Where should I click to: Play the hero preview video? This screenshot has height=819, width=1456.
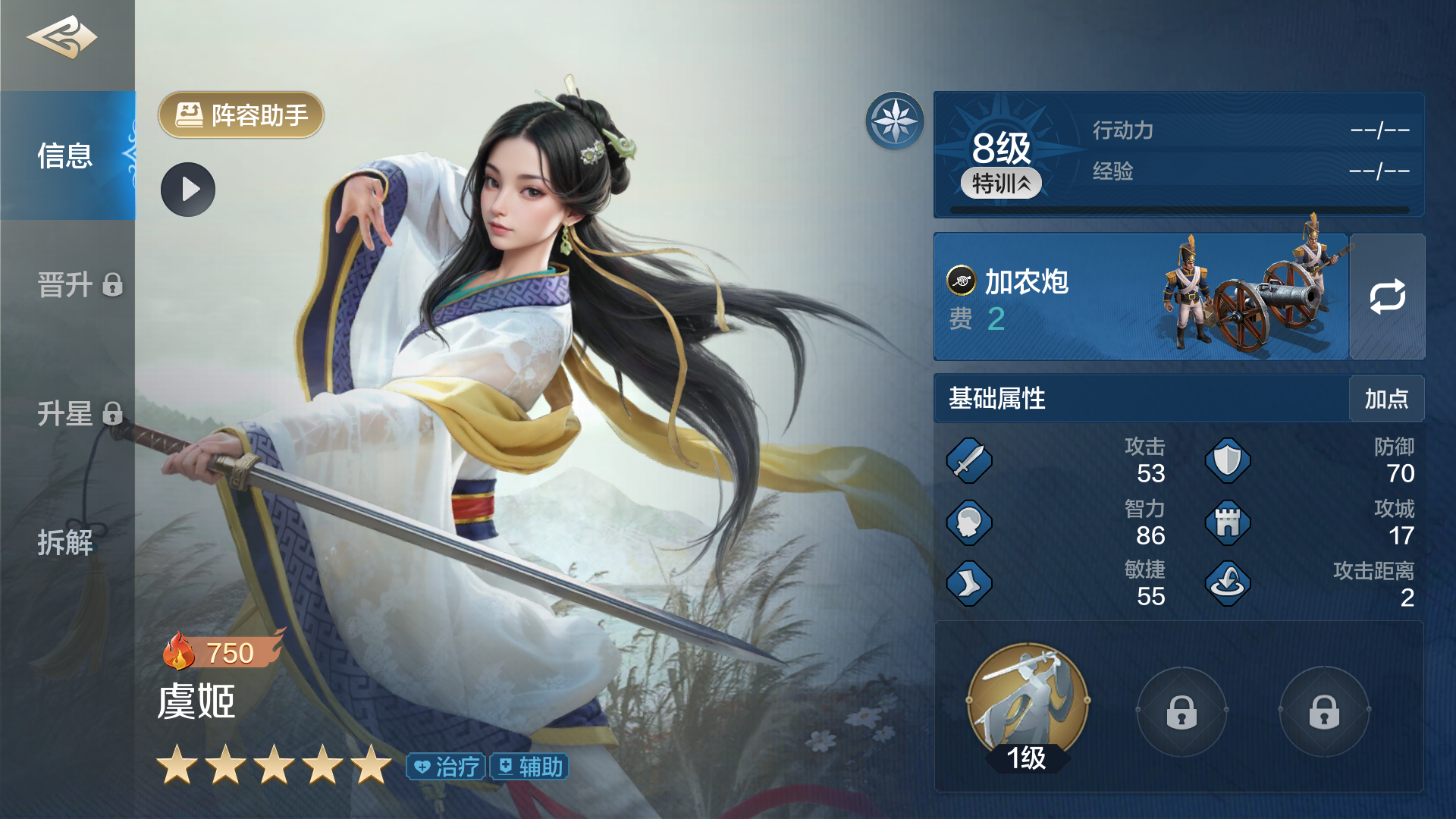pyautogui.click(x=188, y=190)
